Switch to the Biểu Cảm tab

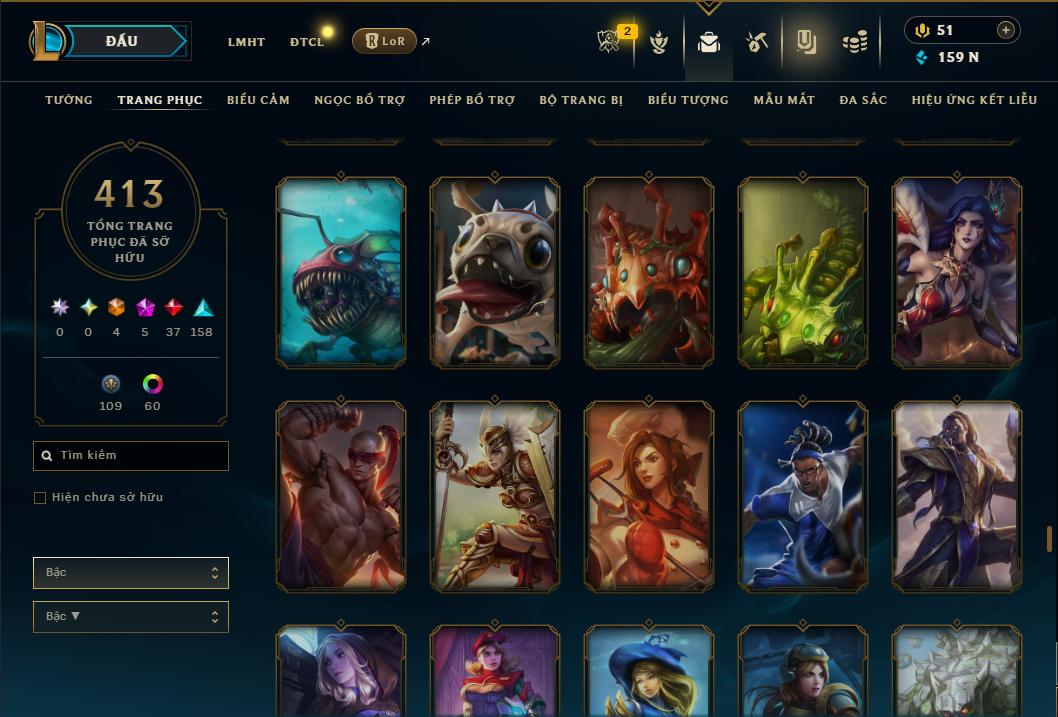[258, 100]
